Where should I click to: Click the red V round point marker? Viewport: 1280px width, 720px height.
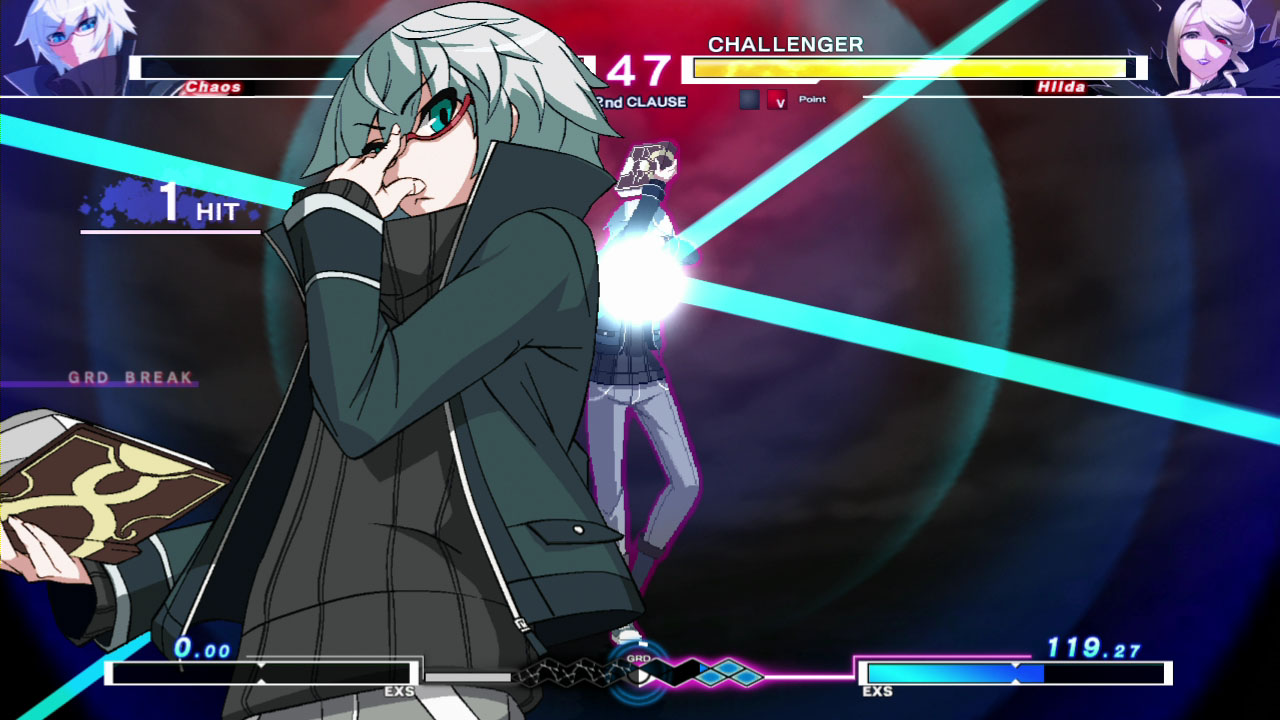pos(777,99)
